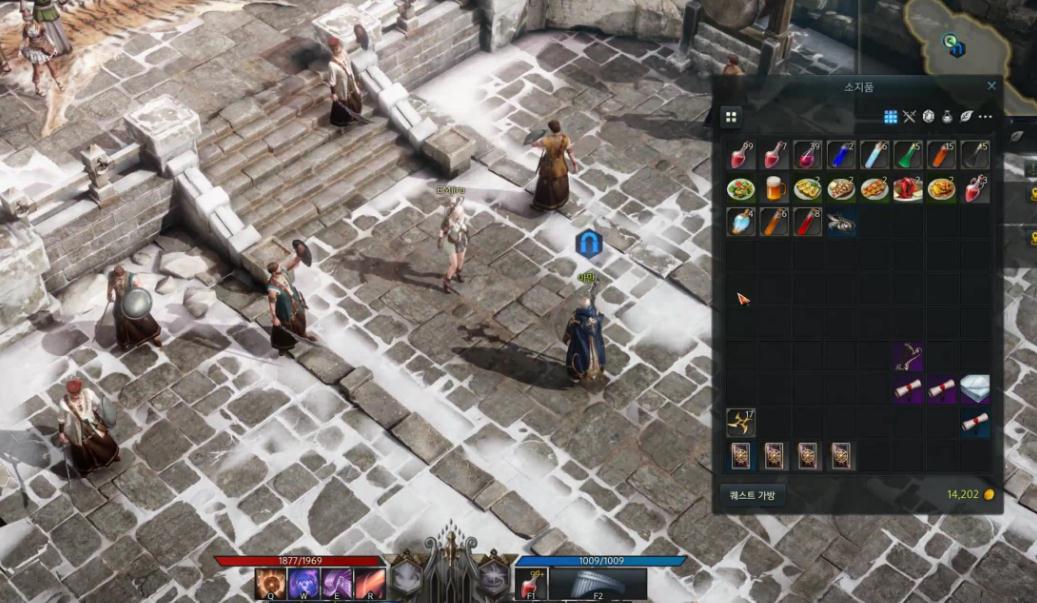The height and width of the screenshot is (603, 1037).
Task: Activate the R red slash skill
Action: pyautogui.click(x=368, y=582)
